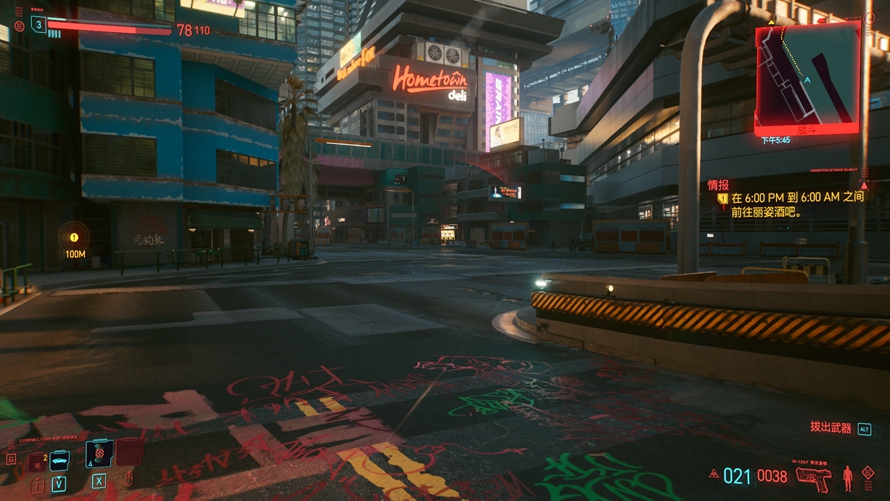Viewport: 890px width, 501px height.
Task: Select the phone slot showing 2
Action: [x=38, y=461]
